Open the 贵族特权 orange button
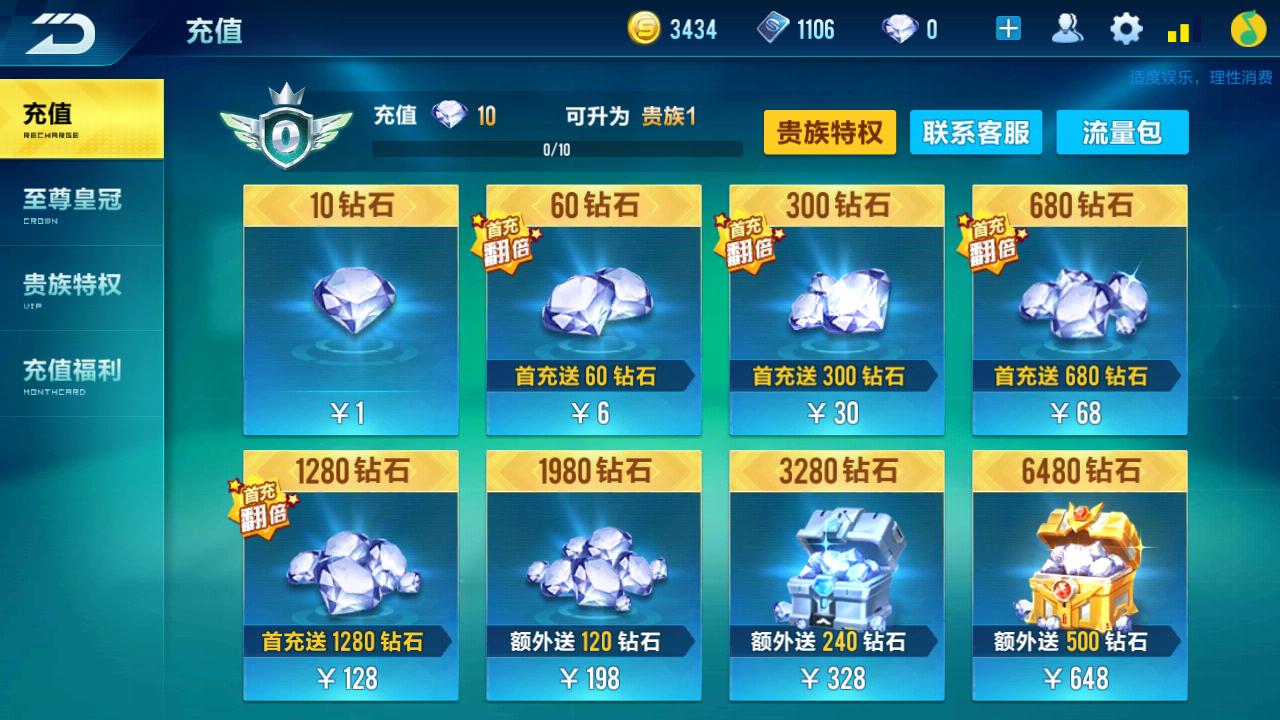The image size is (1280, 720). coord(830,132)
